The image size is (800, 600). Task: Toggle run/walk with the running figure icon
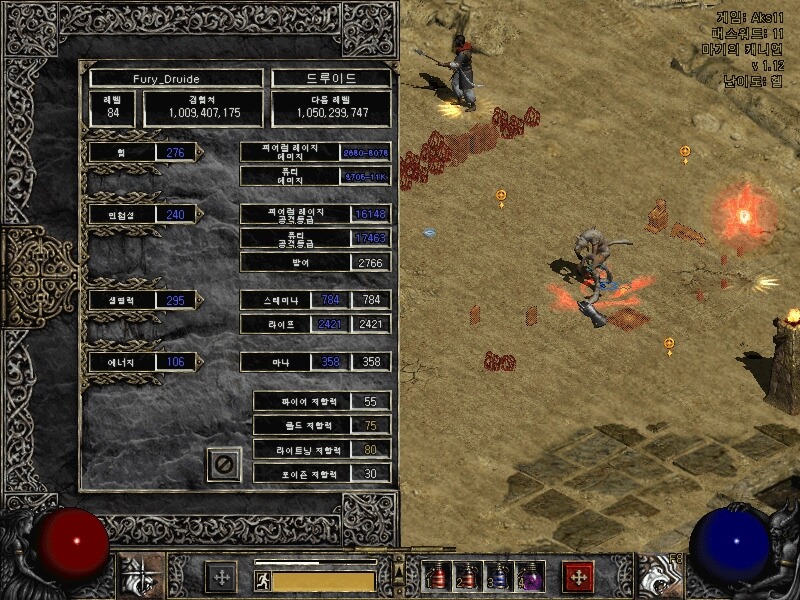pyautogui.click(x=261, y=580)
